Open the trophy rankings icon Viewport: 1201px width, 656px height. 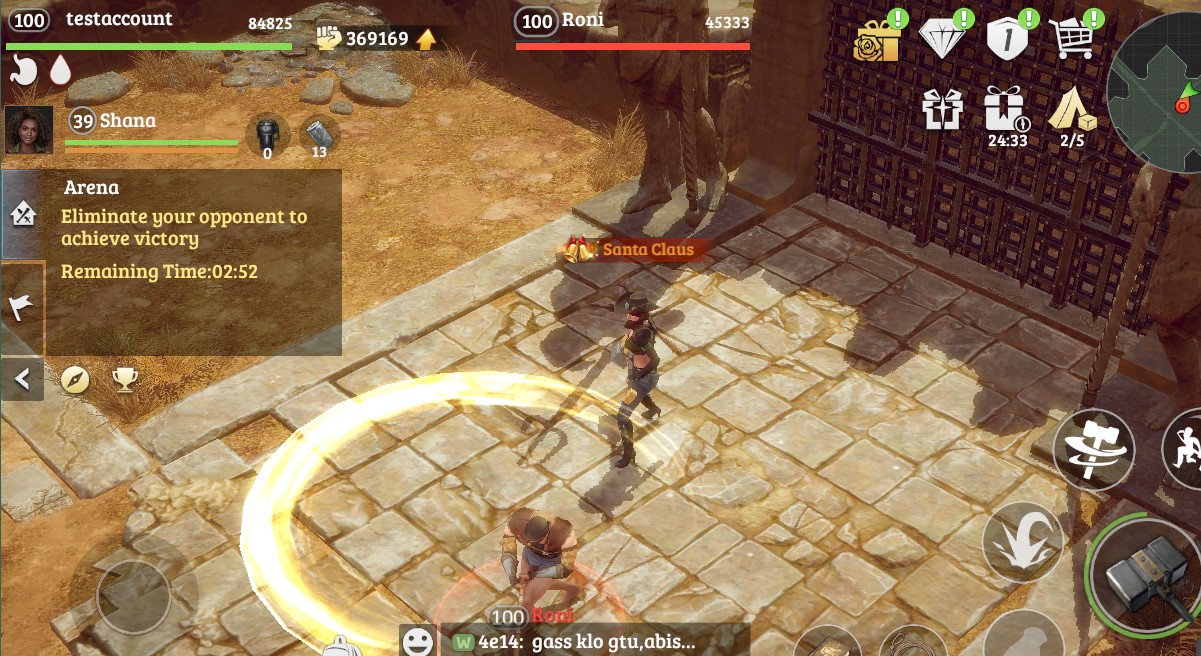[125, 380]
